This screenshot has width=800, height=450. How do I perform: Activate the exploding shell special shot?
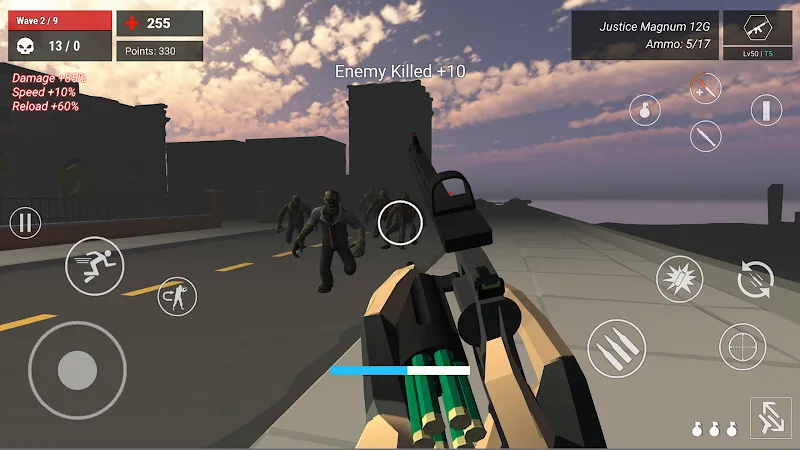[680, 279]
